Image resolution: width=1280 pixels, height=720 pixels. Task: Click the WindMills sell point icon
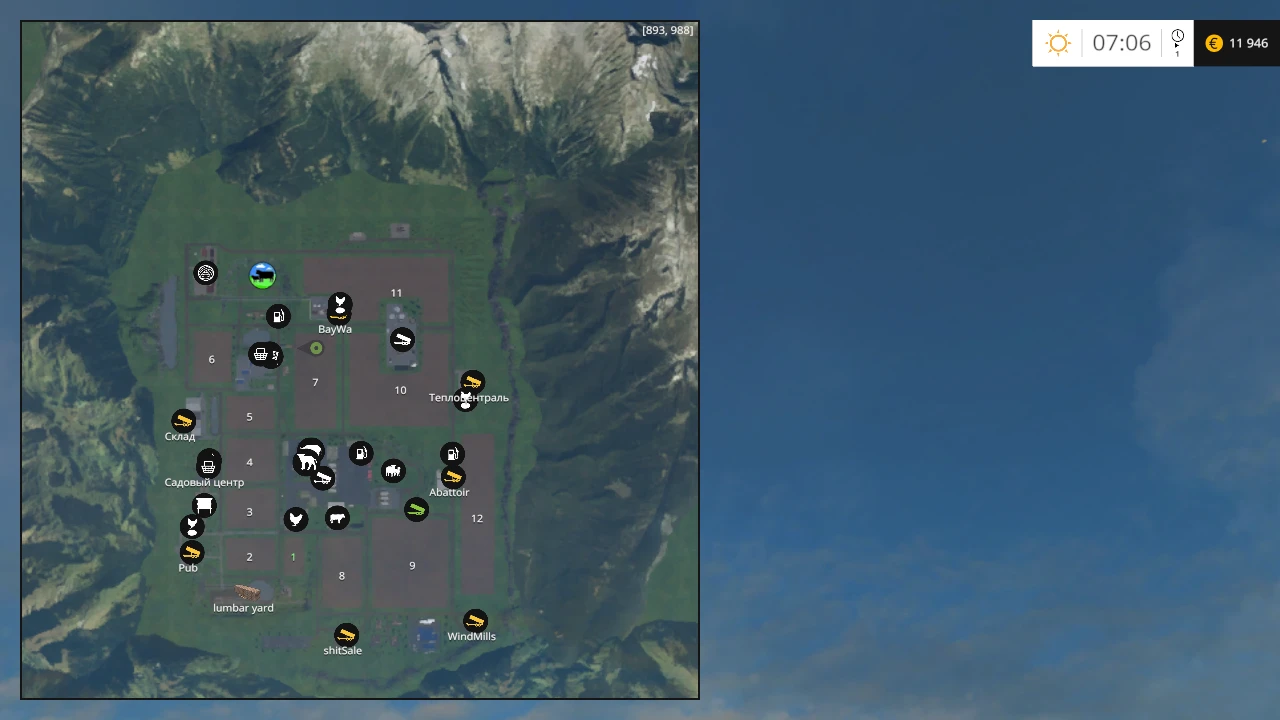(473, 620)
